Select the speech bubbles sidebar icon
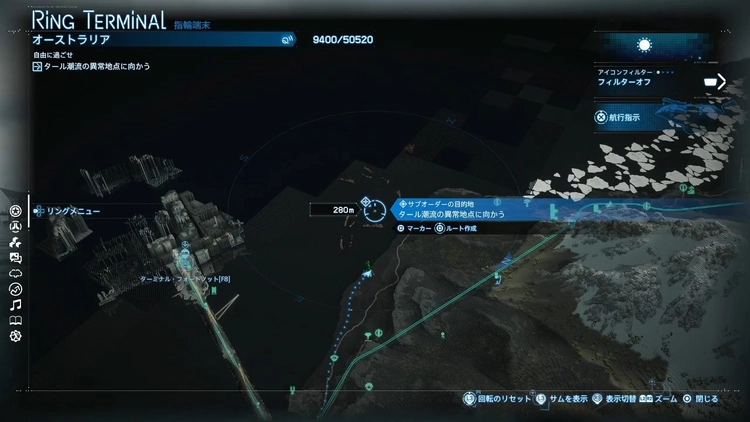Viewport: 750px width, 422px height. (15, 258)
